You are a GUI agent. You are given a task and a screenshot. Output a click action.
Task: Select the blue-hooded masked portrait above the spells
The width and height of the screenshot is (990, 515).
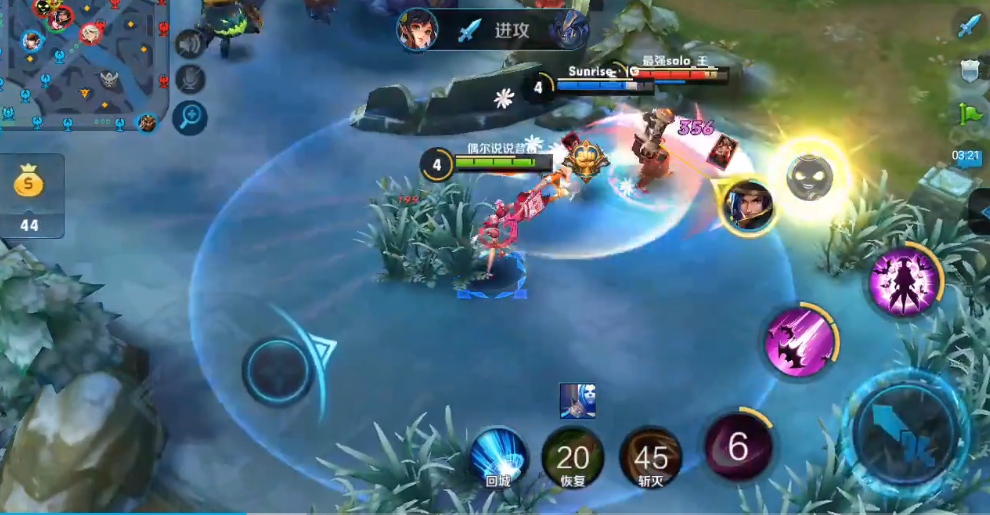pos(578,400)
